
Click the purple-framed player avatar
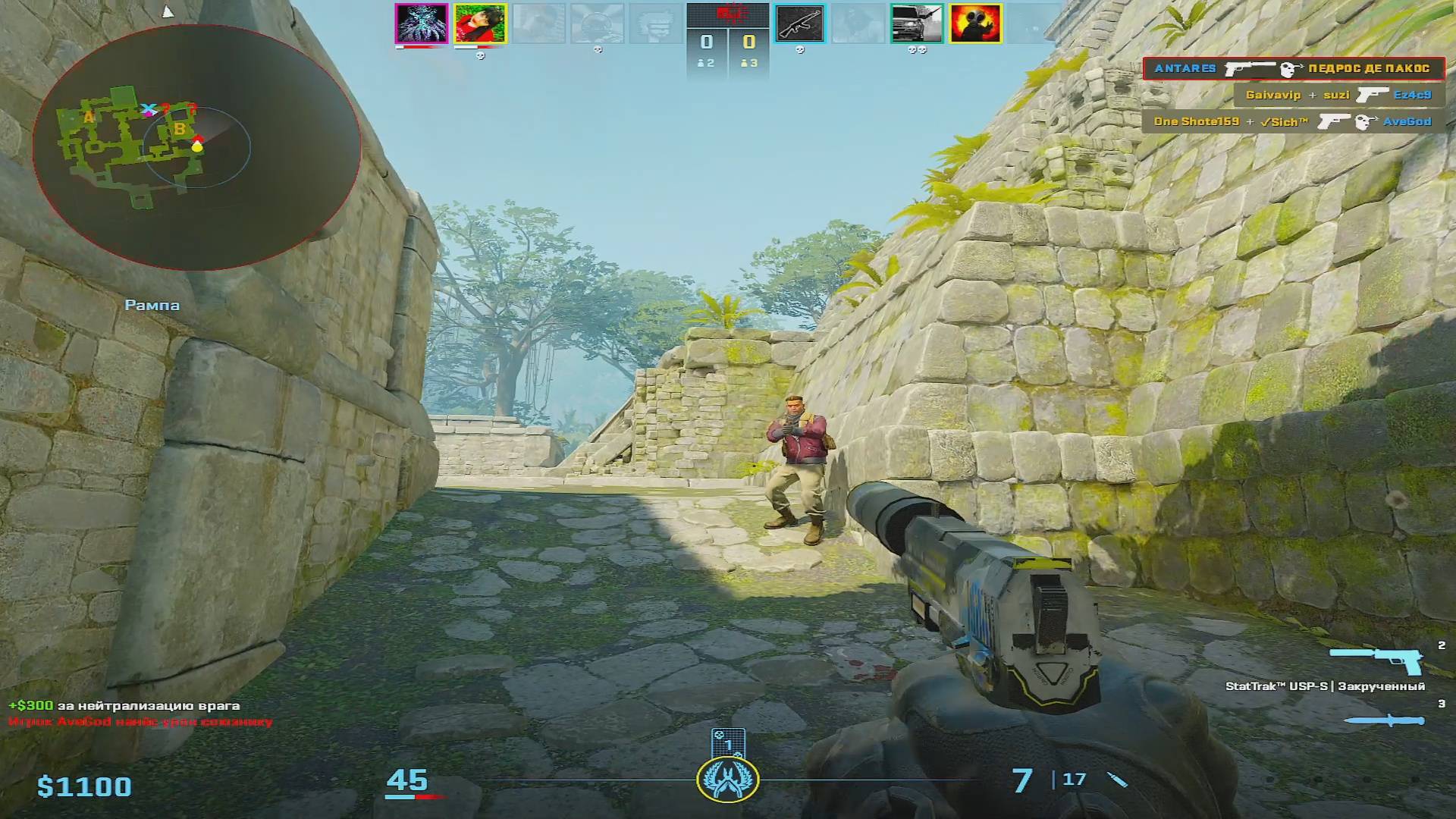point(422,24)
